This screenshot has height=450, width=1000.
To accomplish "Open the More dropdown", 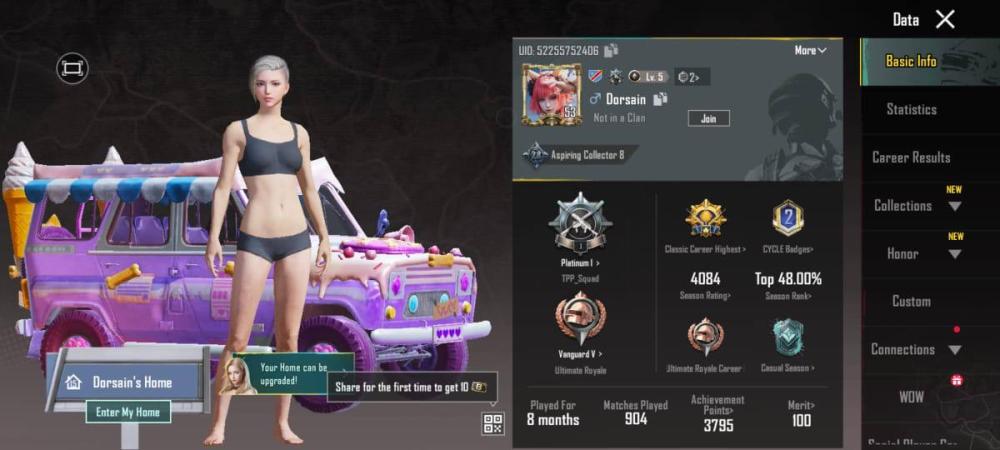I will coord(810,50).
